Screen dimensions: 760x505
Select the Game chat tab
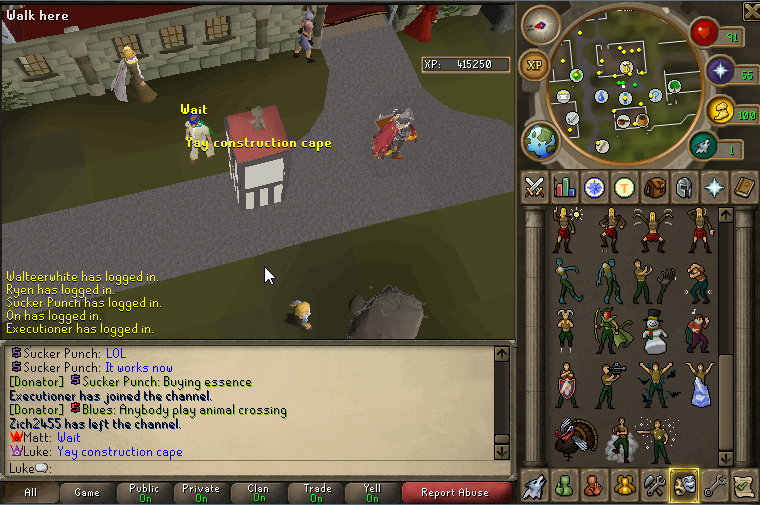[x=87, y=492]
